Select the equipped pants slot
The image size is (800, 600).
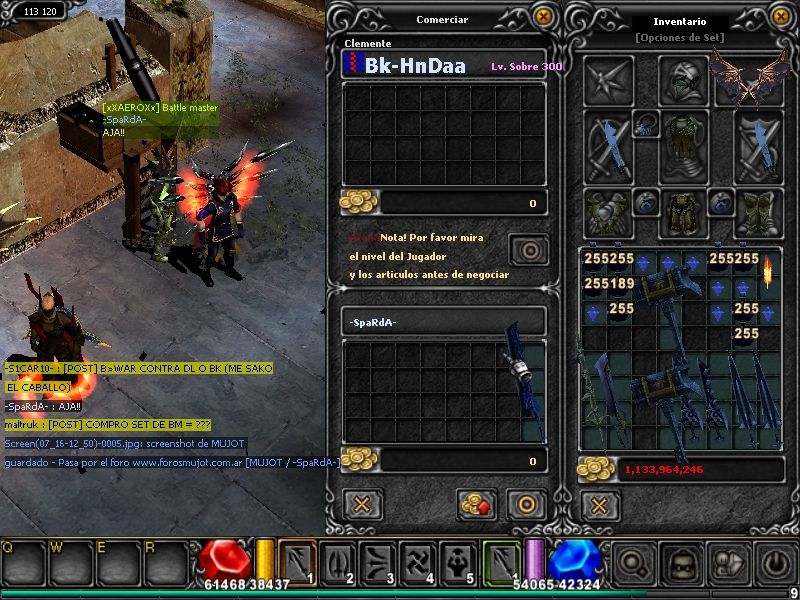684,213
